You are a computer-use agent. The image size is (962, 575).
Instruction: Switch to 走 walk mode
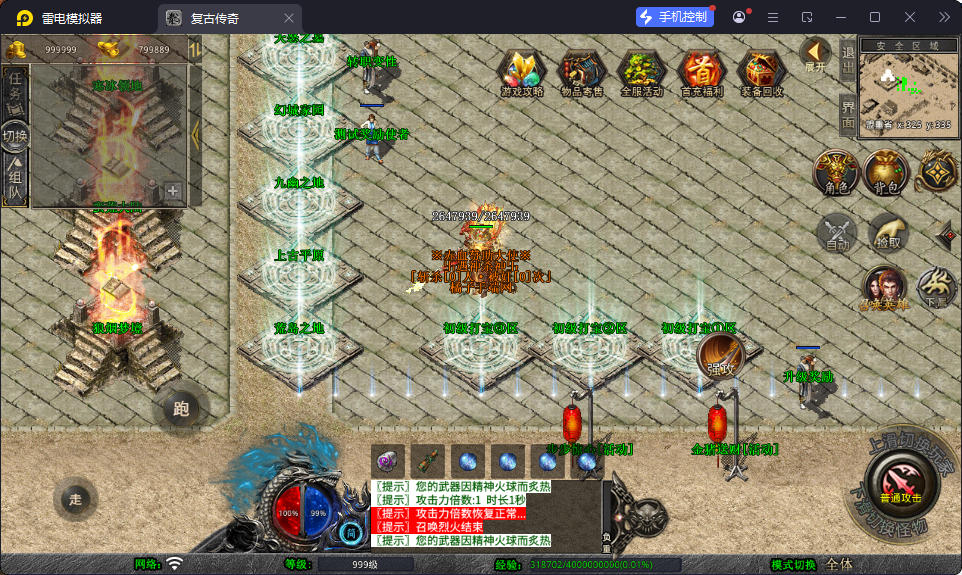pyautogui.click(x=74, y=499)
